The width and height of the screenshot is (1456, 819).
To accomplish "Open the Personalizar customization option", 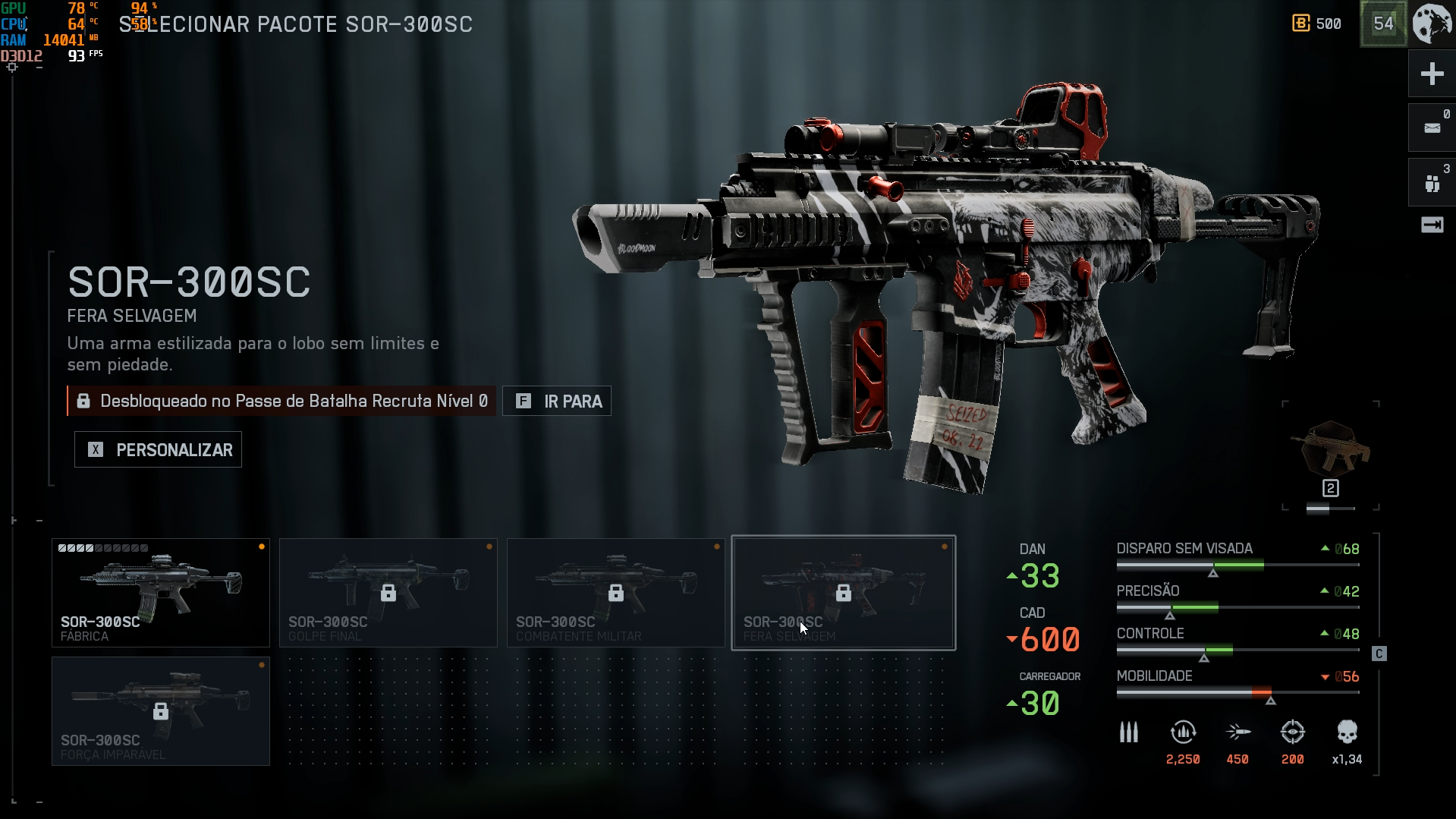I will coord(158,449).
